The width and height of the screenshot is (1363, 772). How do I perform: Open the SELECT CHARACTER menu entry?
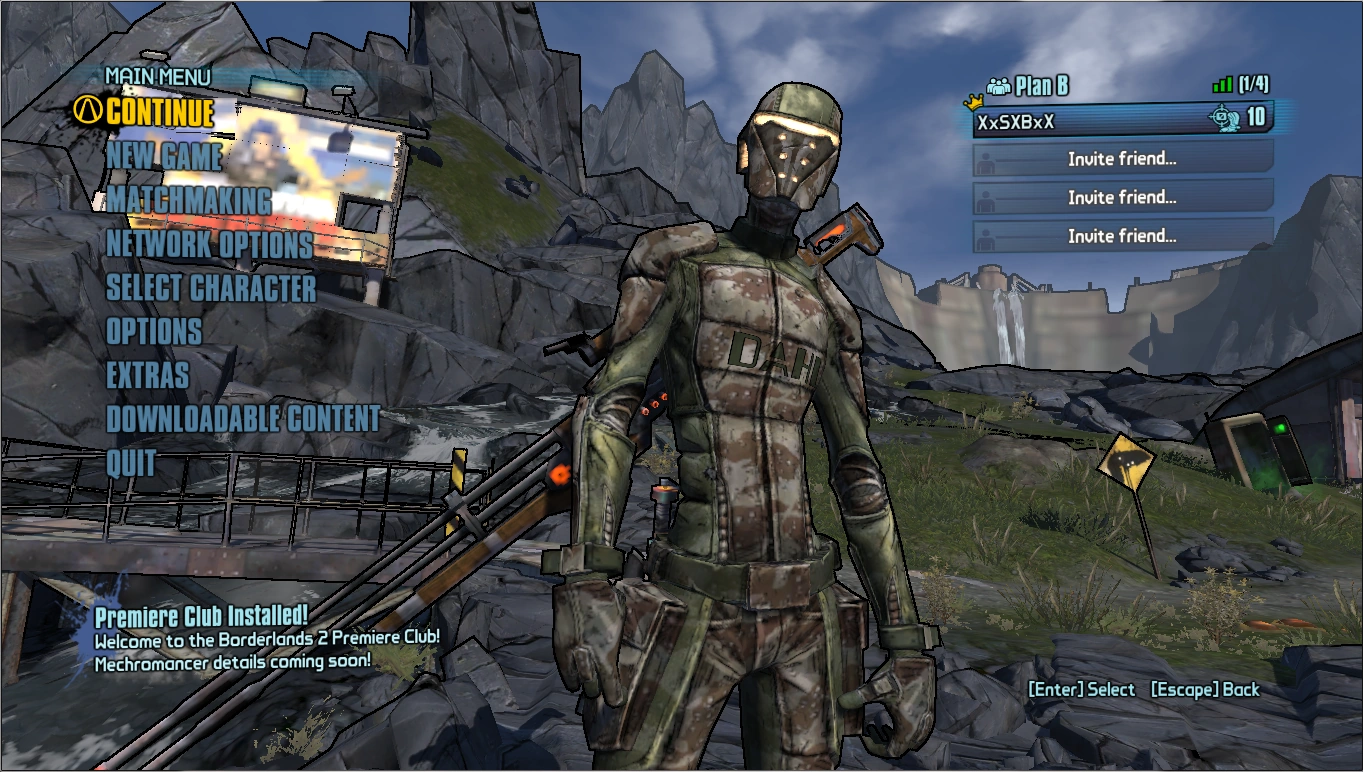211,289
